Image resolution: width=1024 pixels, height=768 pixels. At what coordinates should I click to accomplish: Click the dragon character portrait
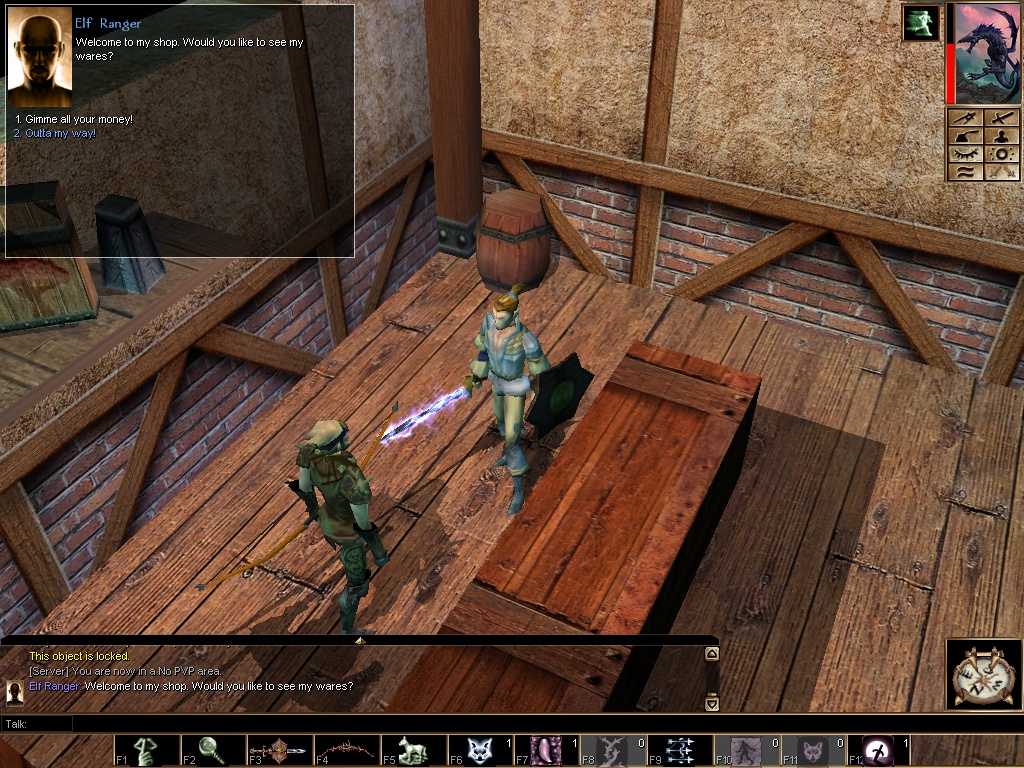point(987,54)
